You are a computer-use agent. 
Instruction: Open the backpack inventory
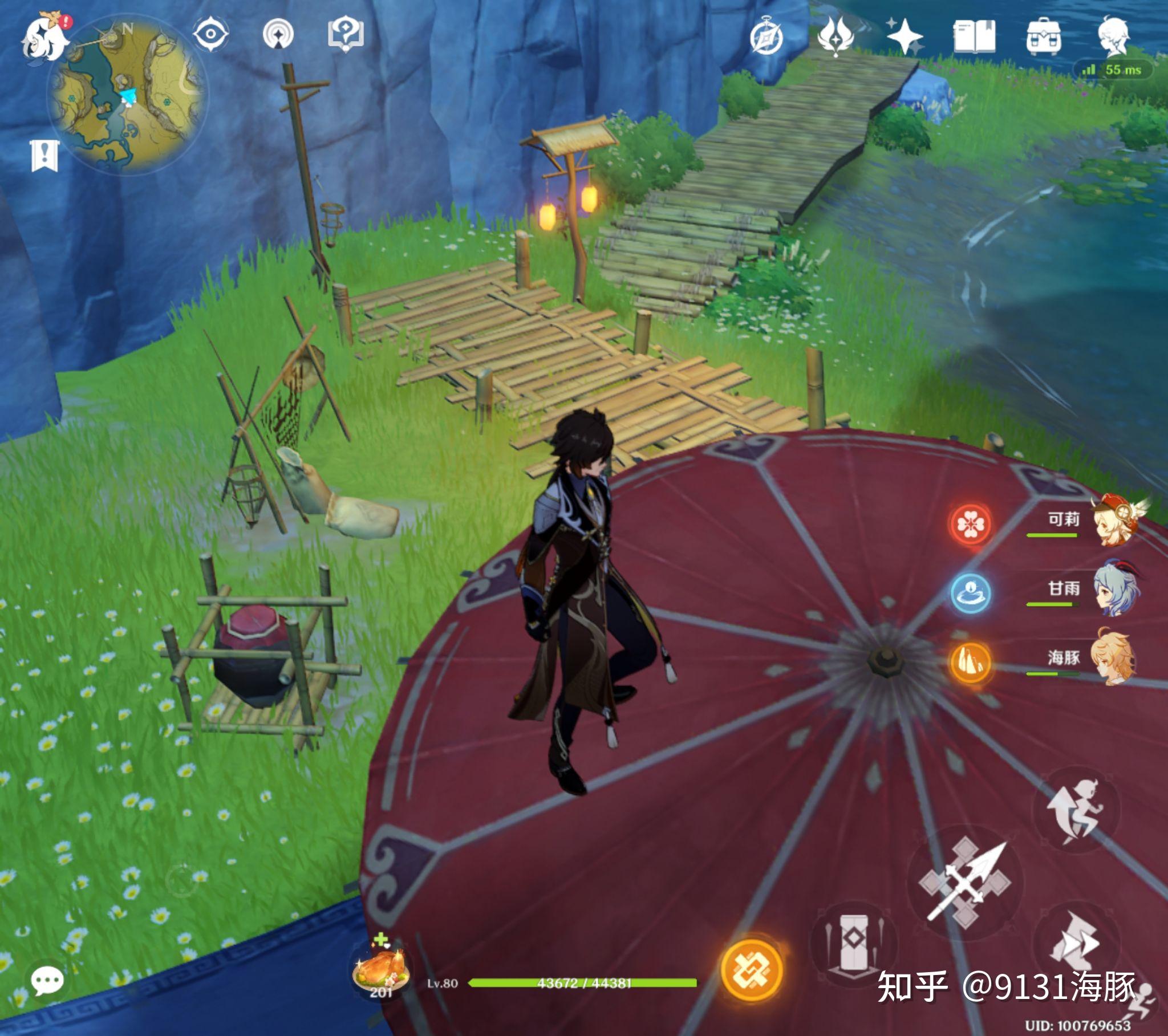[1044, 36]
